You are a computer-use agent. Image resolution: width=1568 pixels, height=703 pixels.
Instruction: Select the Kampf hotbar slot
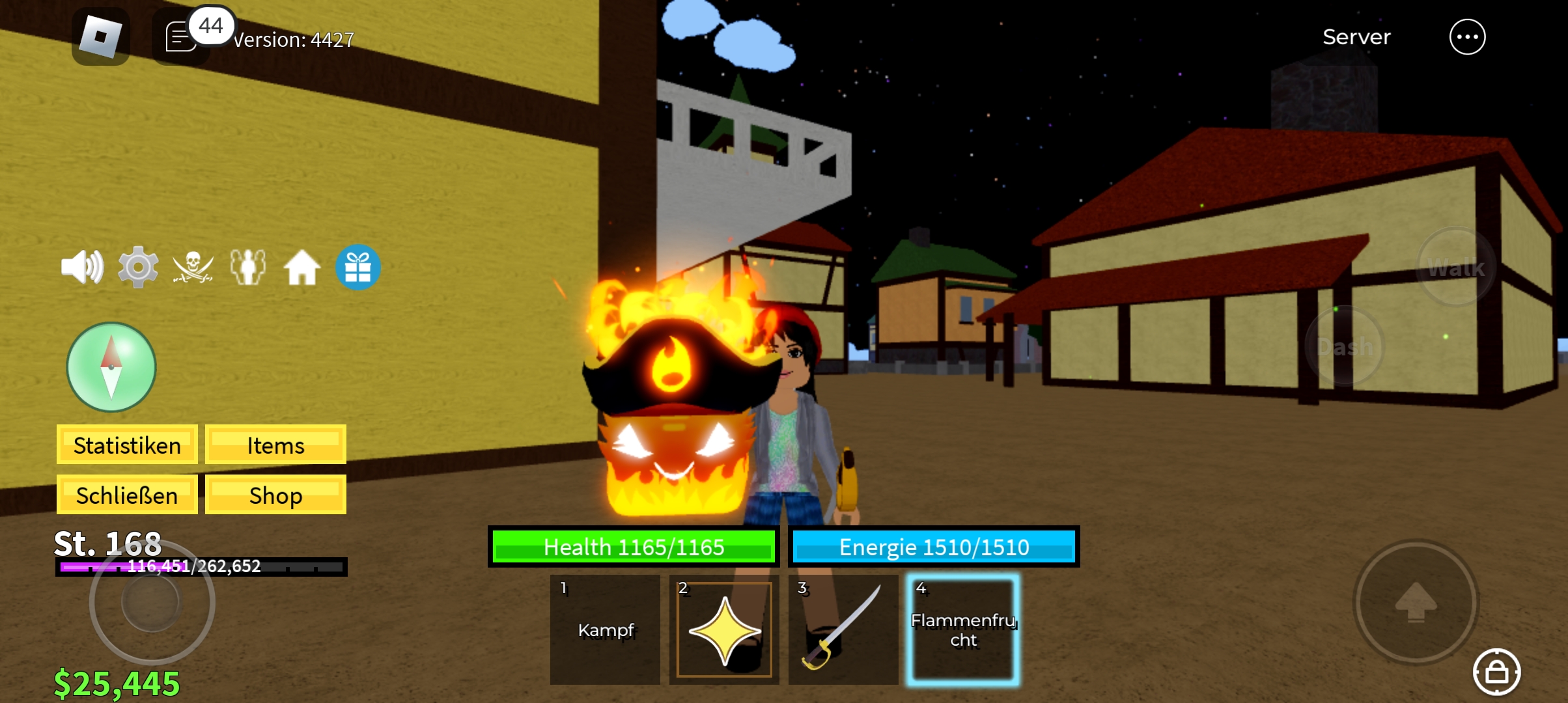pyautogui.click(x=605, y=629)
